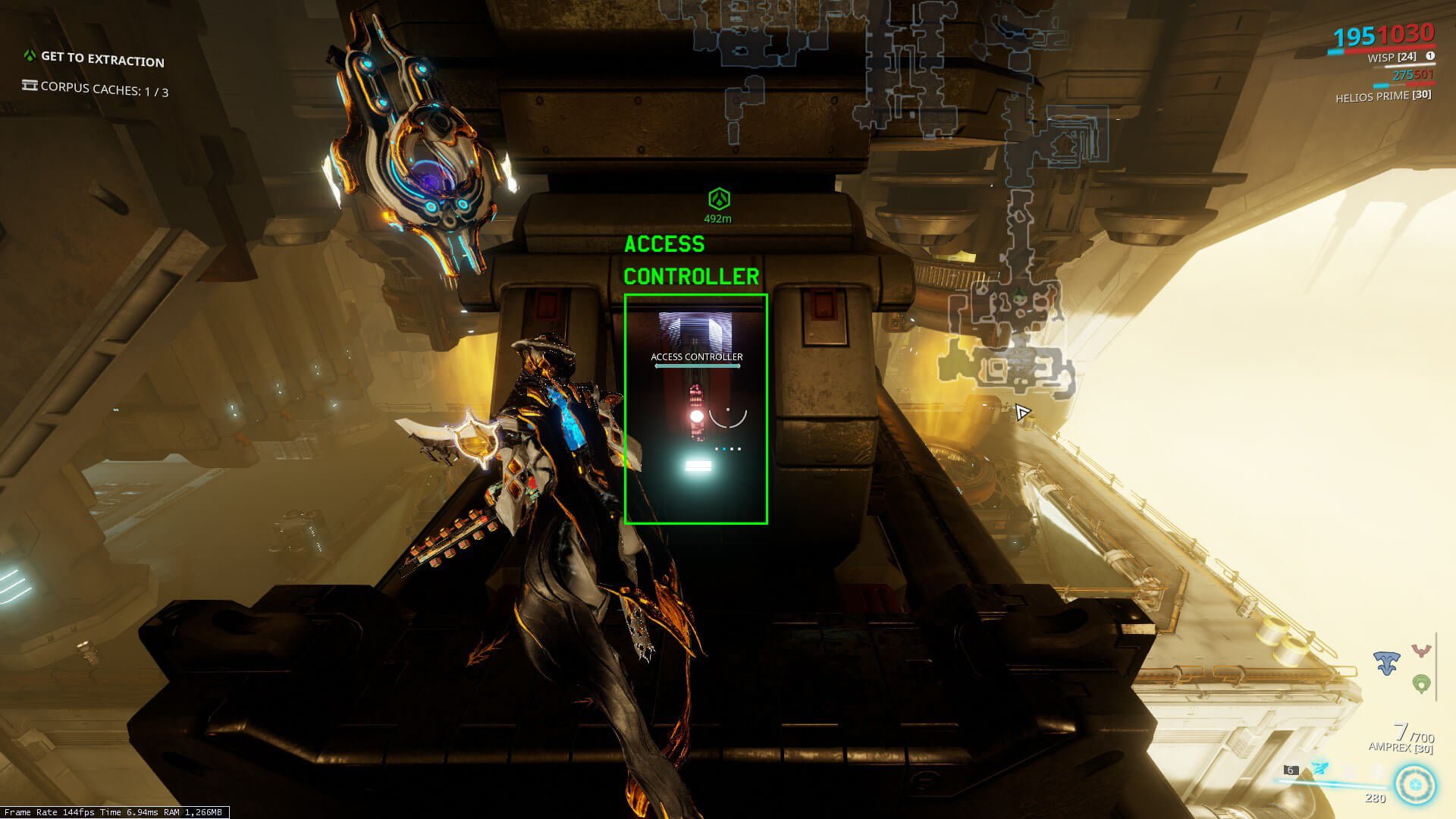Screen dimensions: 1456x819
Task: Activate the glowing cyan ability icon
Action: point(1320,769)
